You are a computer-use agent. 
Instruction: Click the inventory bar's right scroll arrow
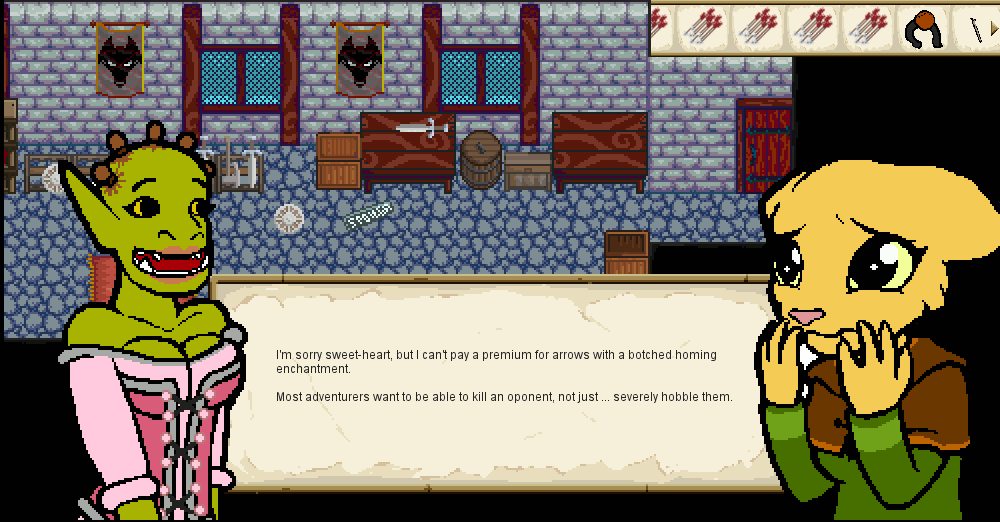(x=991, y=28)
